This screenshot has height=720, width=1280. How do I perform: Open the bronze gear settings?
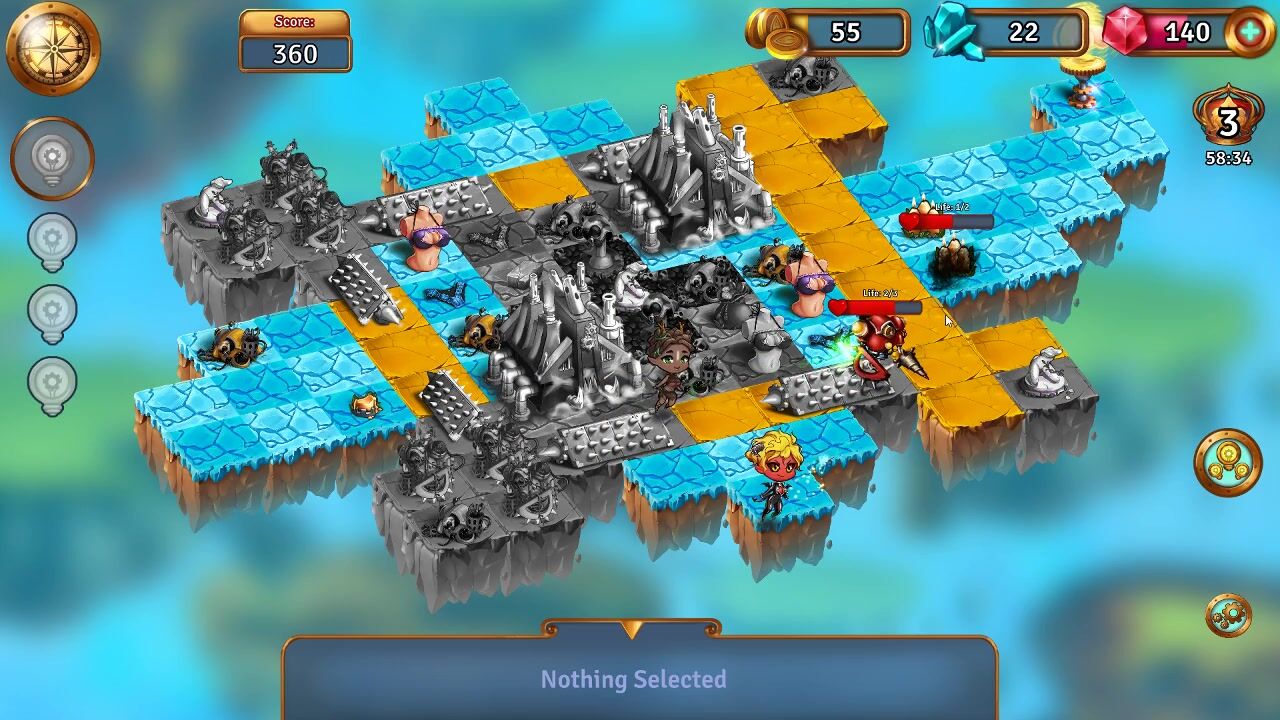pyautogui.click(x=1228, y=615)
